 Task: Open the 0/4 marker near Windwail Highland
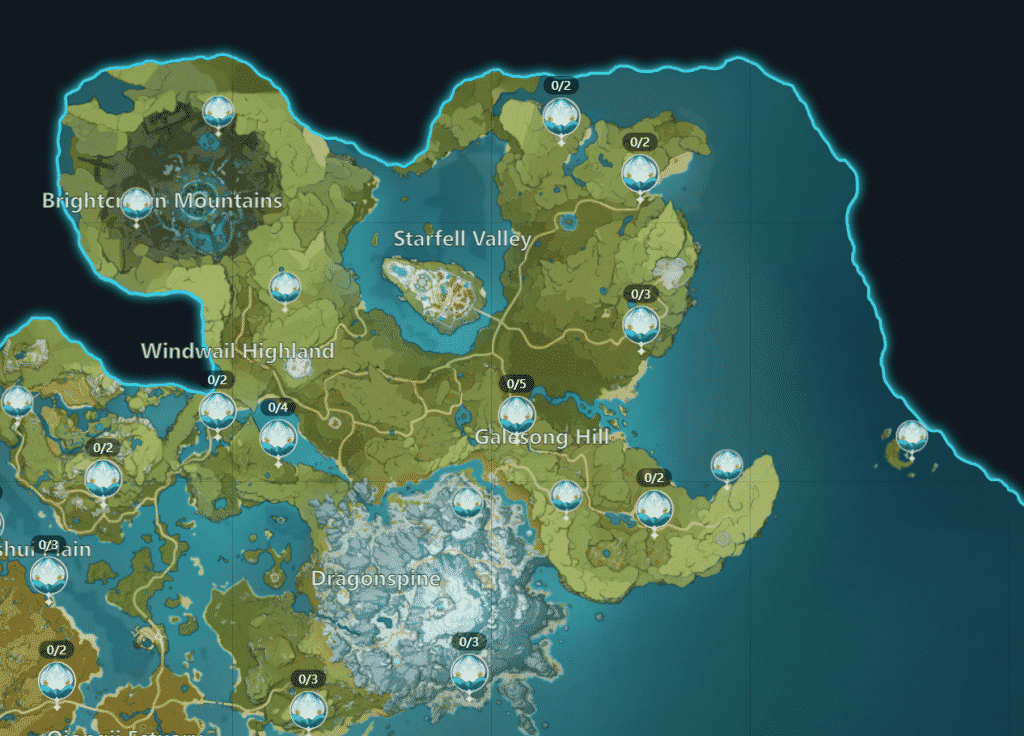[x=278, y=436]
